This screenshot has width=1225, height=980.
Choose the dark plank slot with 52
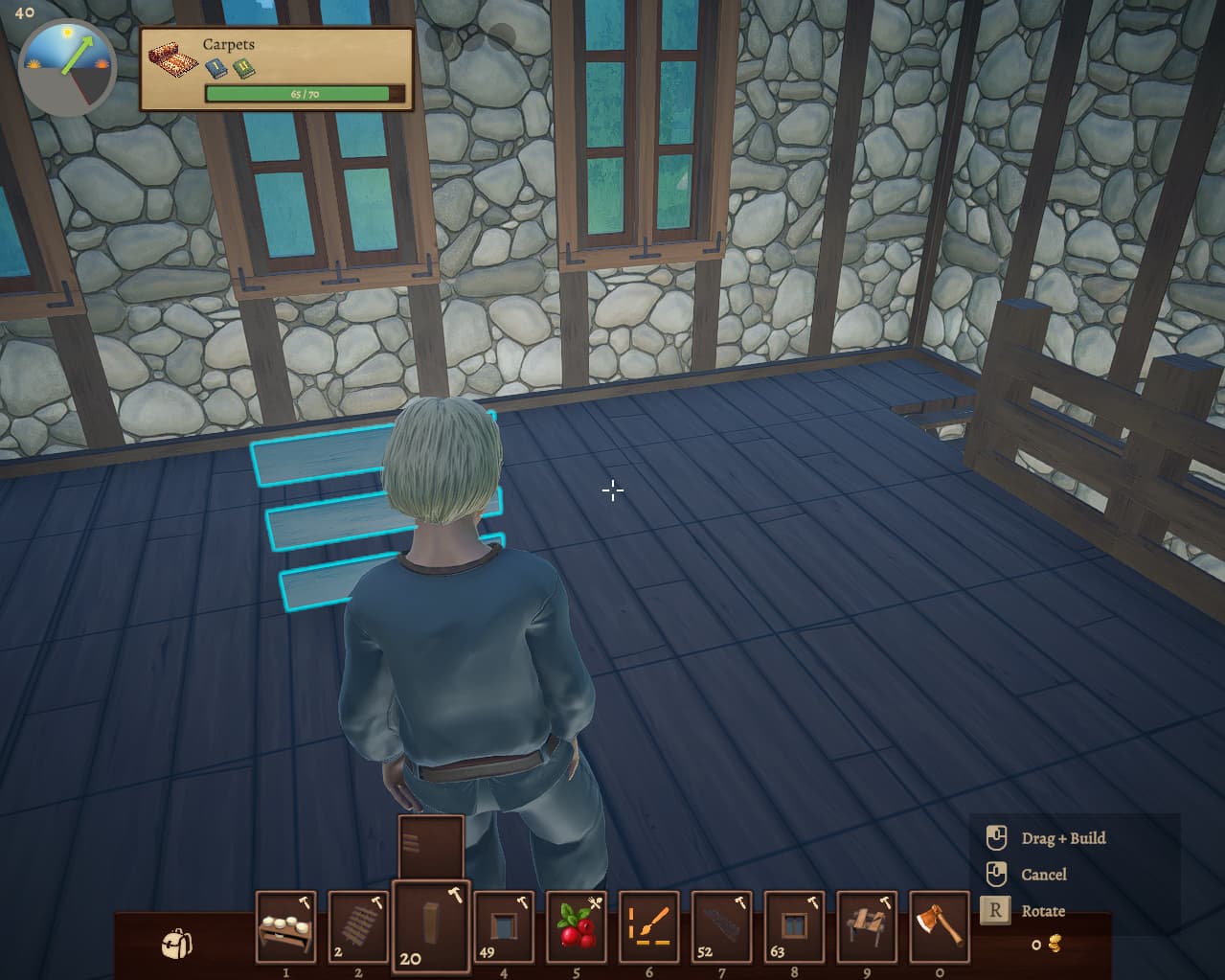[722, 926]
